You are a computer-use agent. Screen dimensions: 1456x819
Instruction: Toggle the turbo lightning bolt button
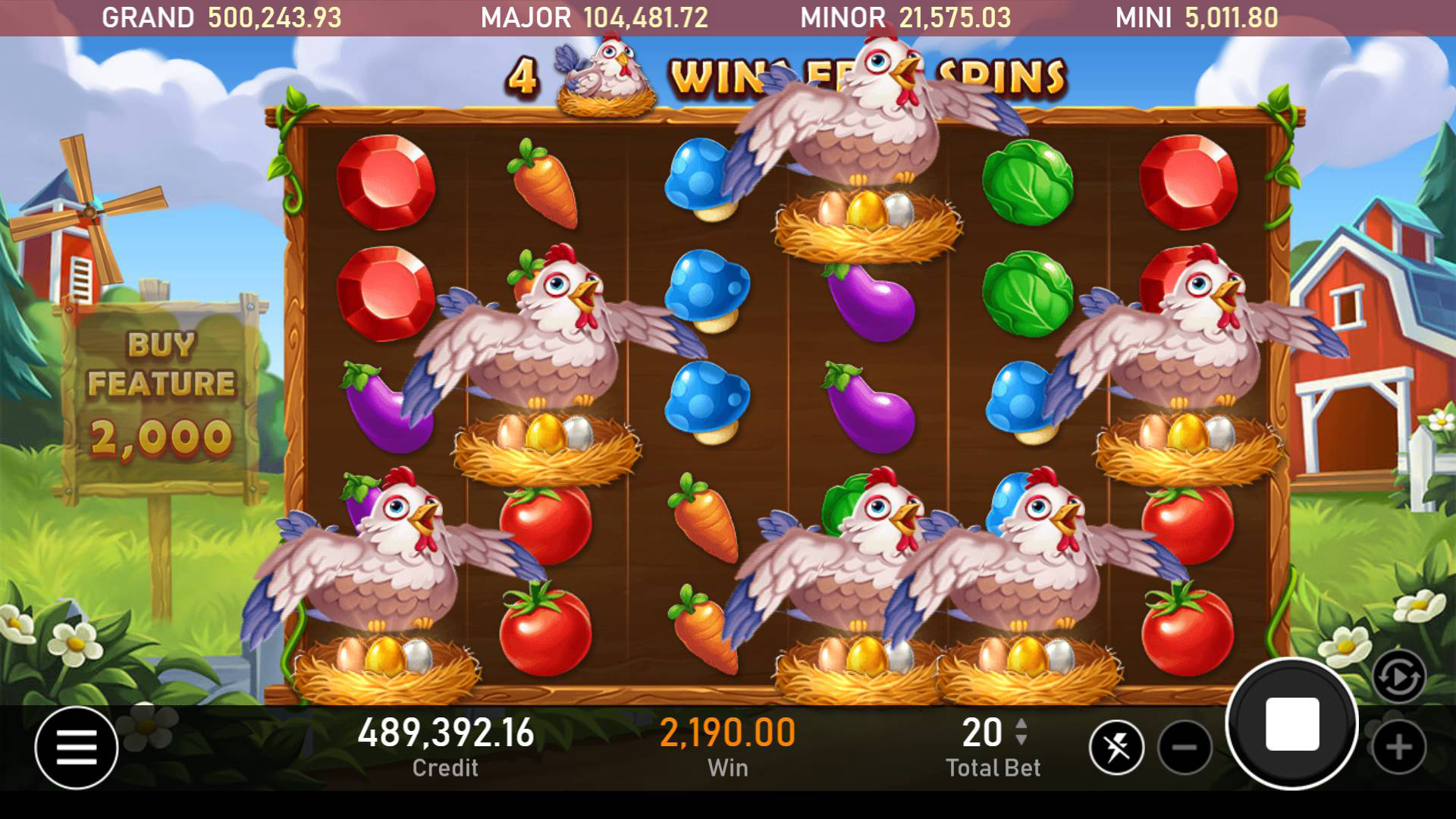click(x=1116, y=748)
